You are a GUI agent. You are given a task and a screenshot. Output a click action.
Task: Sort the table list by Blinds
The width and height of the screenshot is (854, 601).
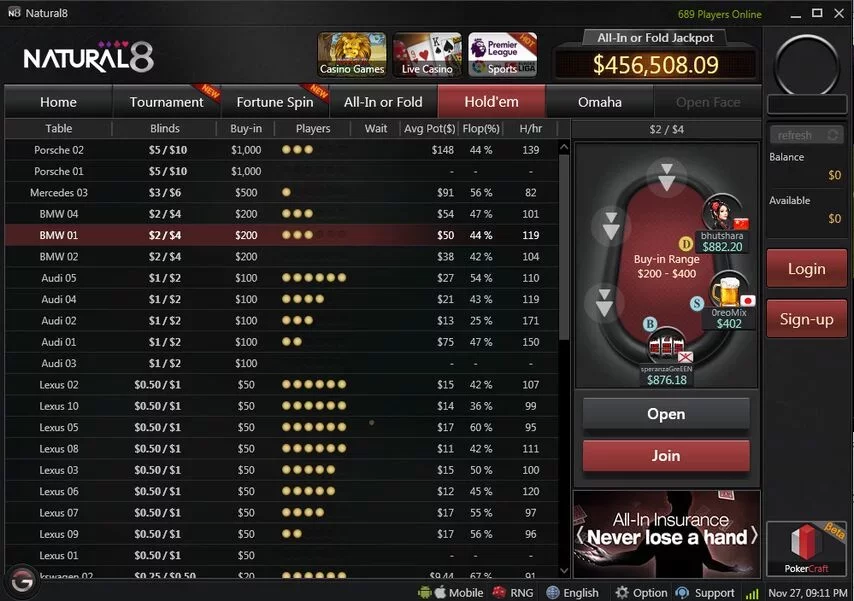click(x=165, y=129)
